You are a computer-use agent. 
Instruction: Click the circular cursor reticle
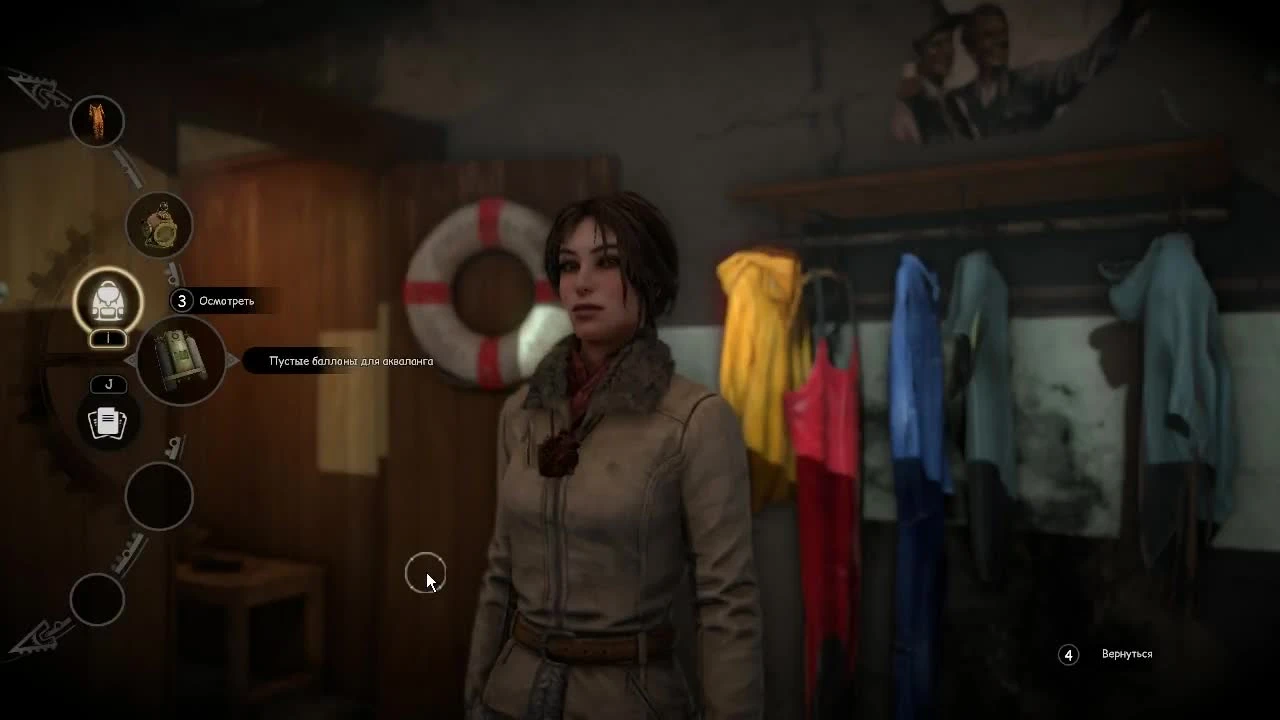pos(424,572)
